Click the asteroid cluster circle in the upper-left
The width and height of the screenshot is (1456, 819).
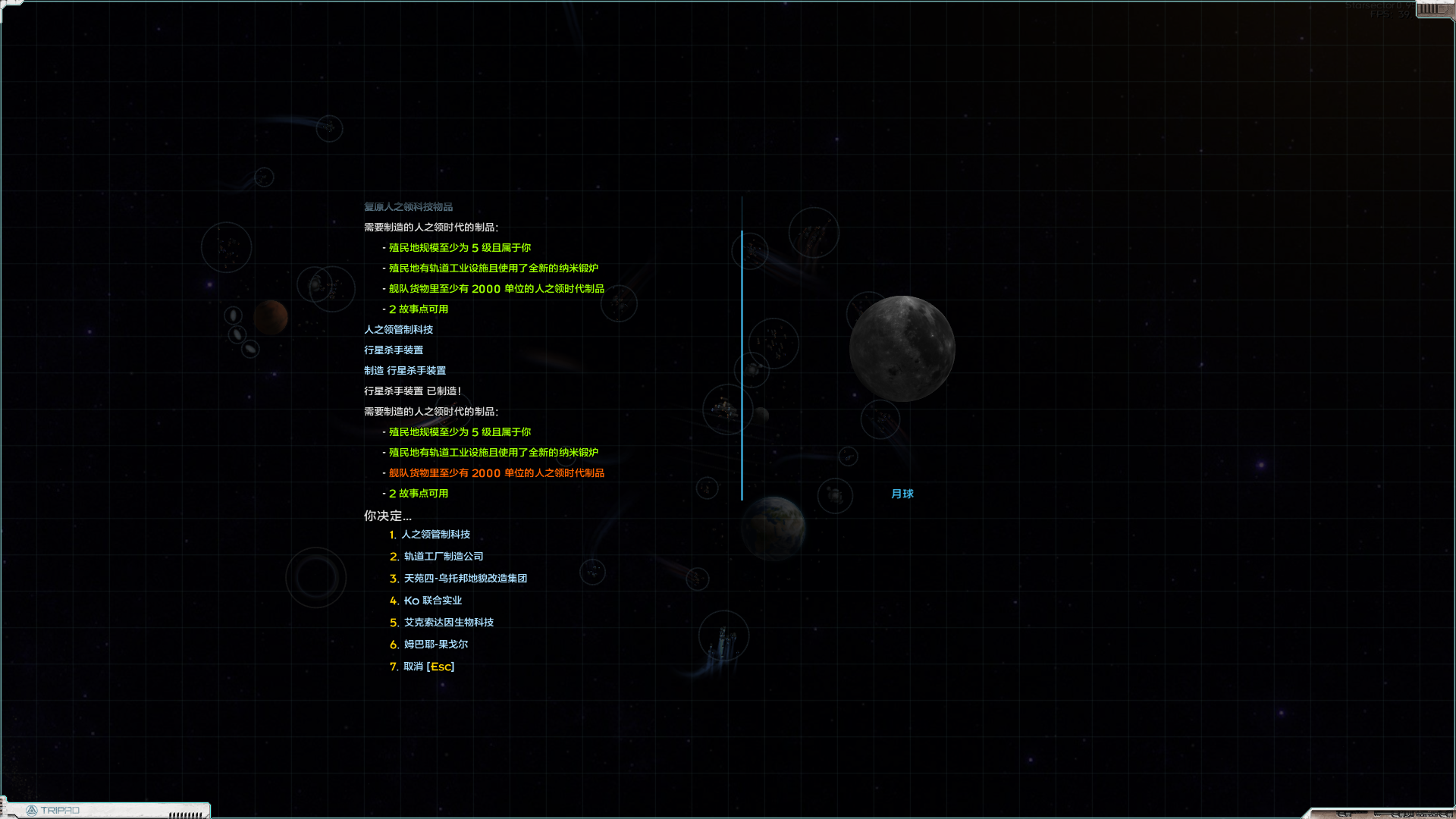224,246
